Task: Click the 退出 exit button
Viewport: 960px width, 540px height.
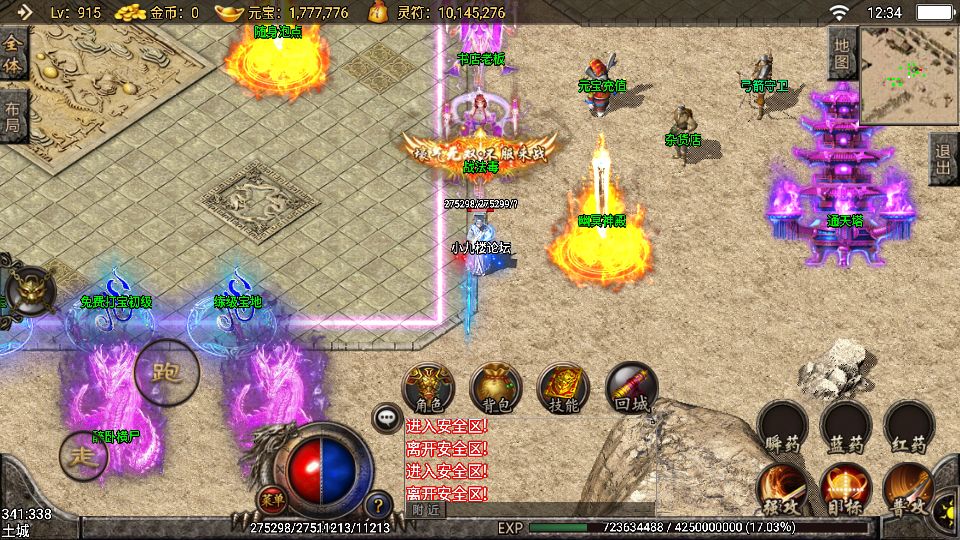Action: (943, 158)
